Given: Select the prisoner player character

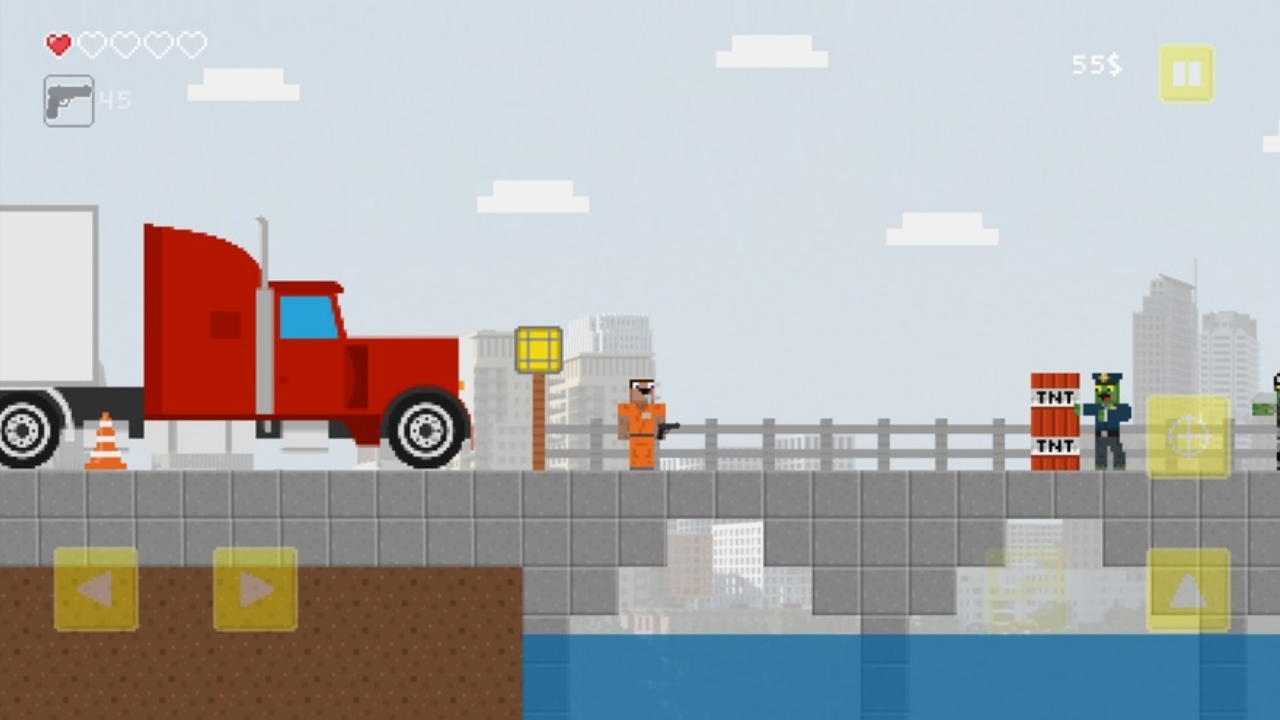Looking at the screenshot, I should coord(640,420).
